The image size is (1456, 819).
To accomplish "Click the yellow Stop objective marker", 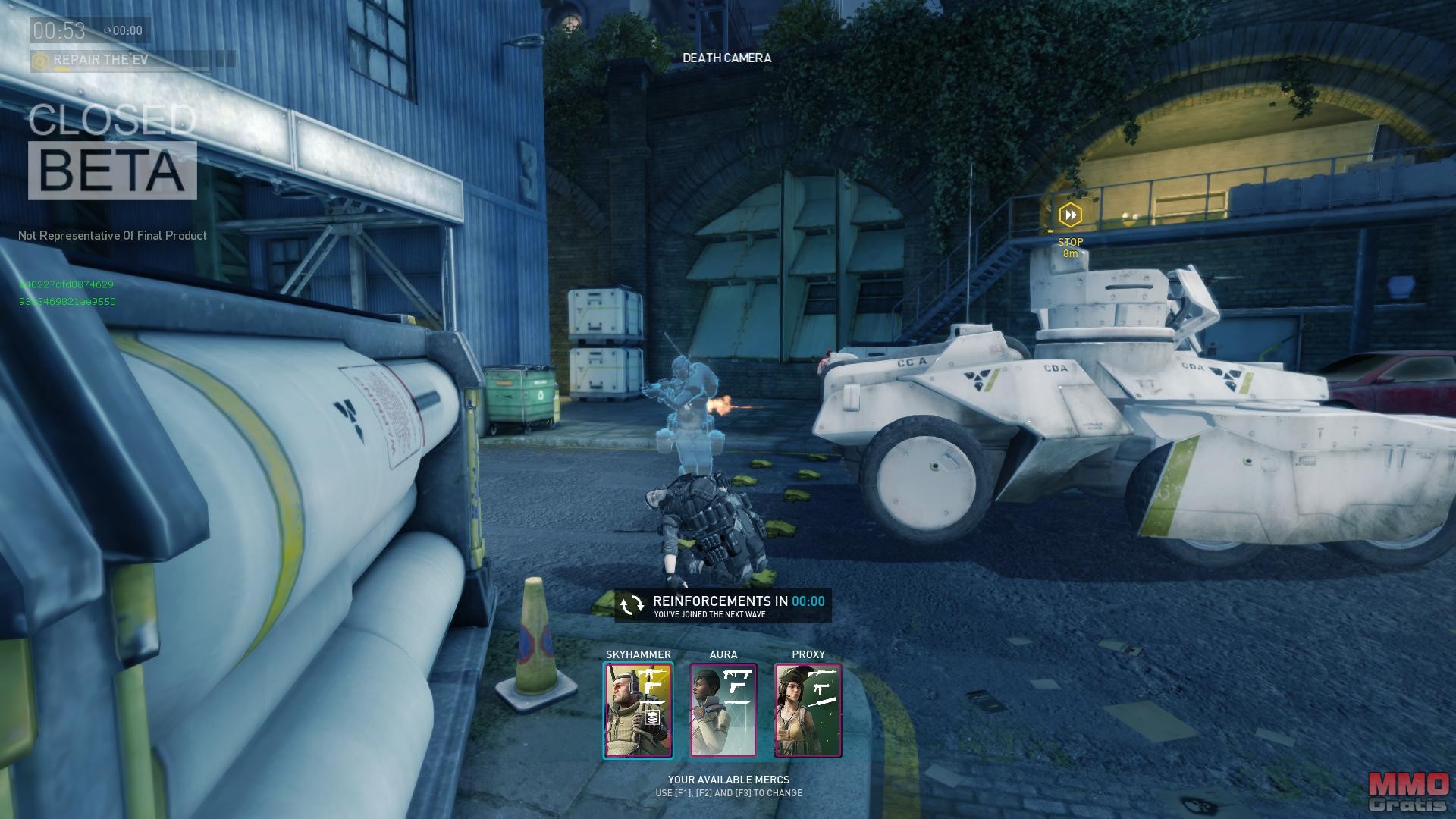I will point(1070,215).
